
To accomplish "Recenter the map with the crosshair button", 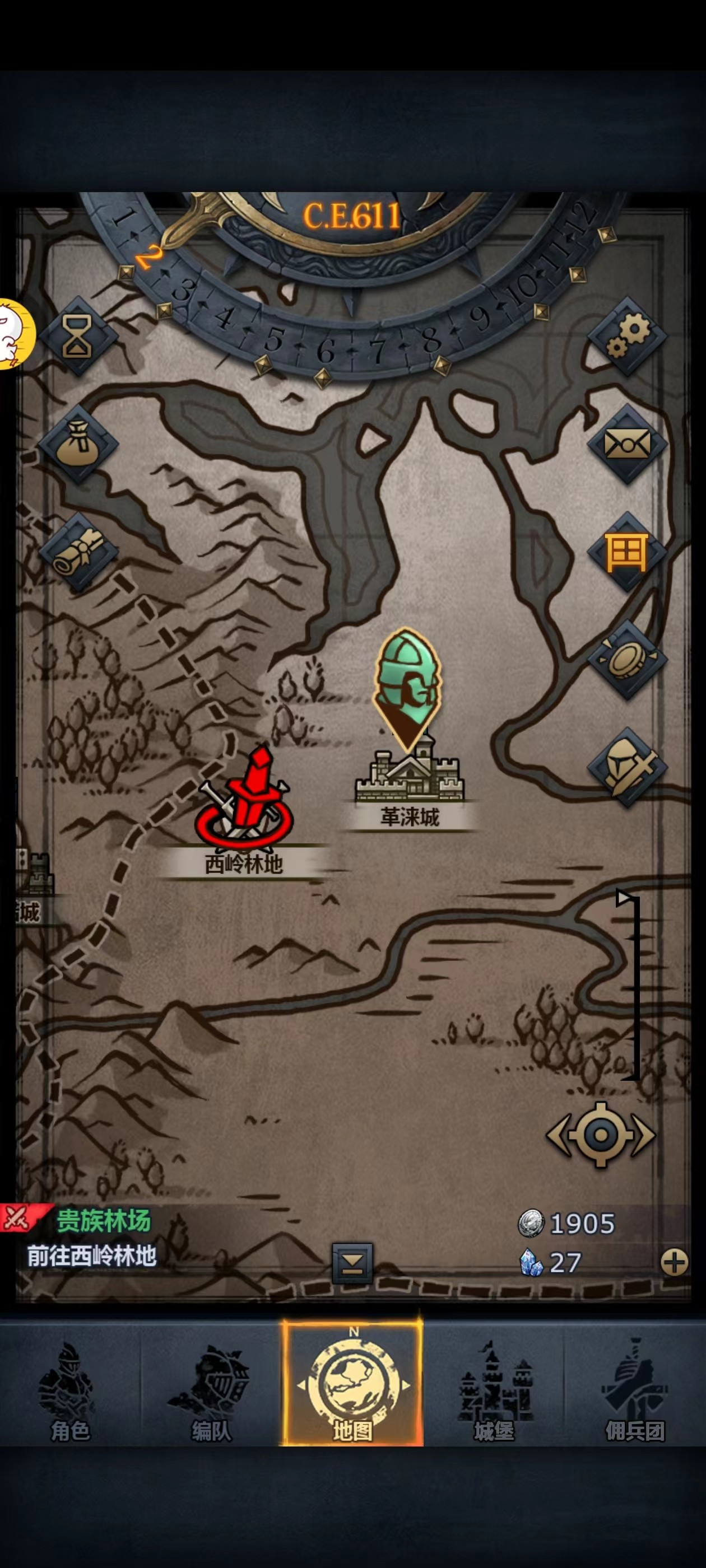I will (x=601, y=1135).
